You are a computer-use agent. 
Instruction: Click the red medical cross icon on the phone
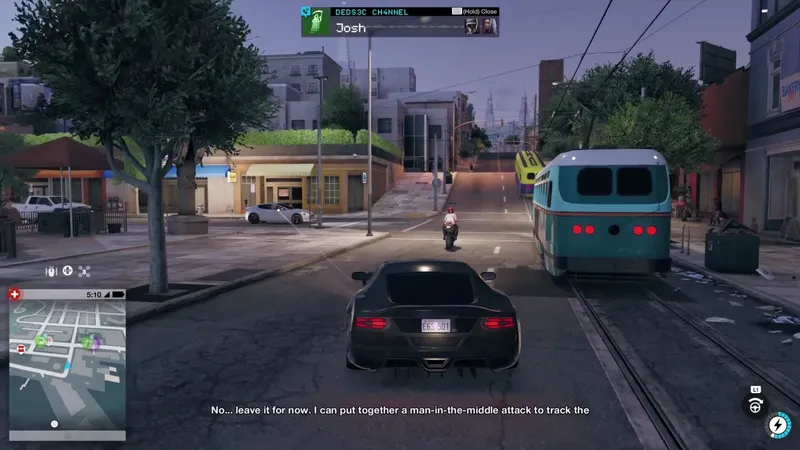click(x=15, y=294)
